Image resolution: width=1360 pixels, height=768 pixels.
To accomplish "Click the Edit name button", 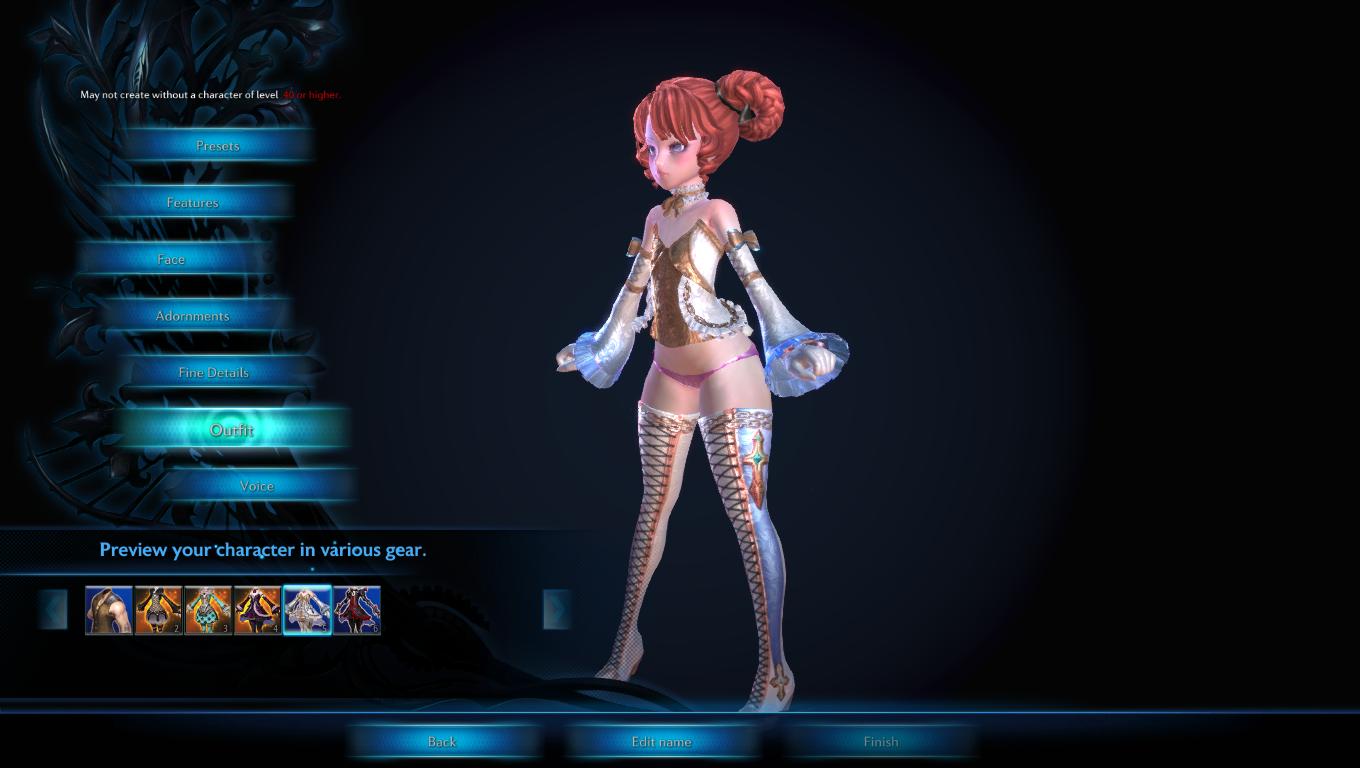I will [661, 742].
